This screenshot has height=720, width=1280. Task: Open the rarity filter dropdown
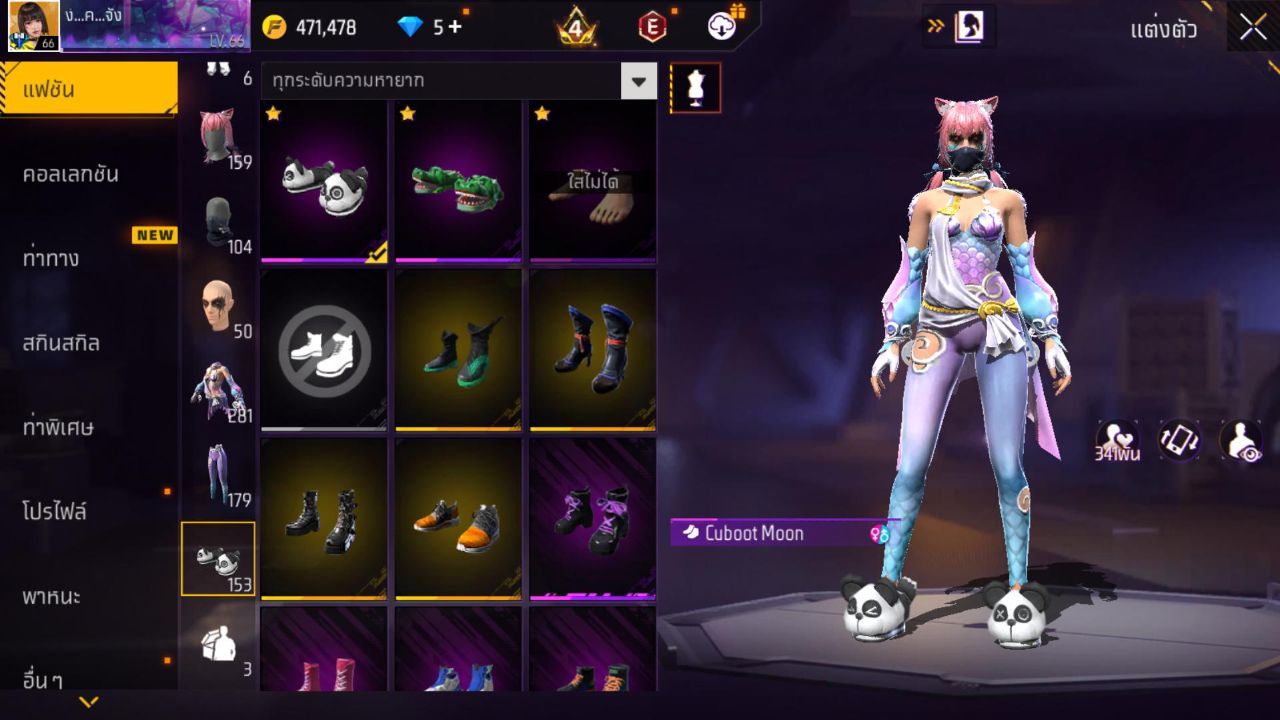[638, 81]
